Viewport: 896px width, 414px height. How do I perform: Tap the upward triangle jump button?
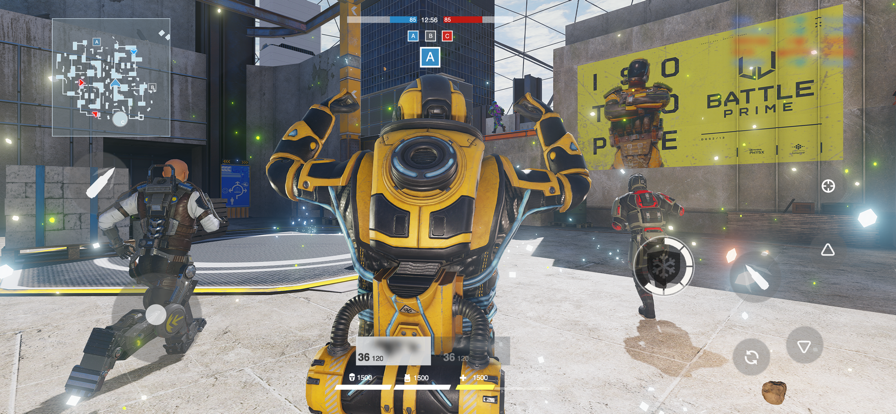tap(828, 250)
